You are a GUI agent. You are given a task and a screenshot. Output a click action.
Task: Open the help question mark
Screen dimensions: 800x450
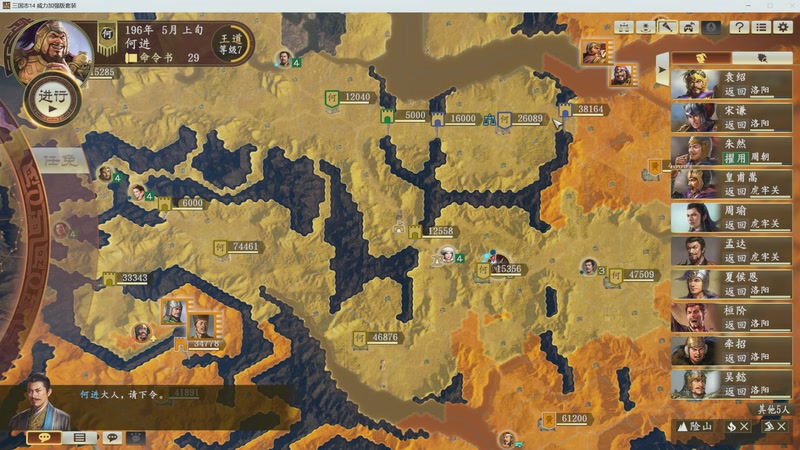pos(739,27)
